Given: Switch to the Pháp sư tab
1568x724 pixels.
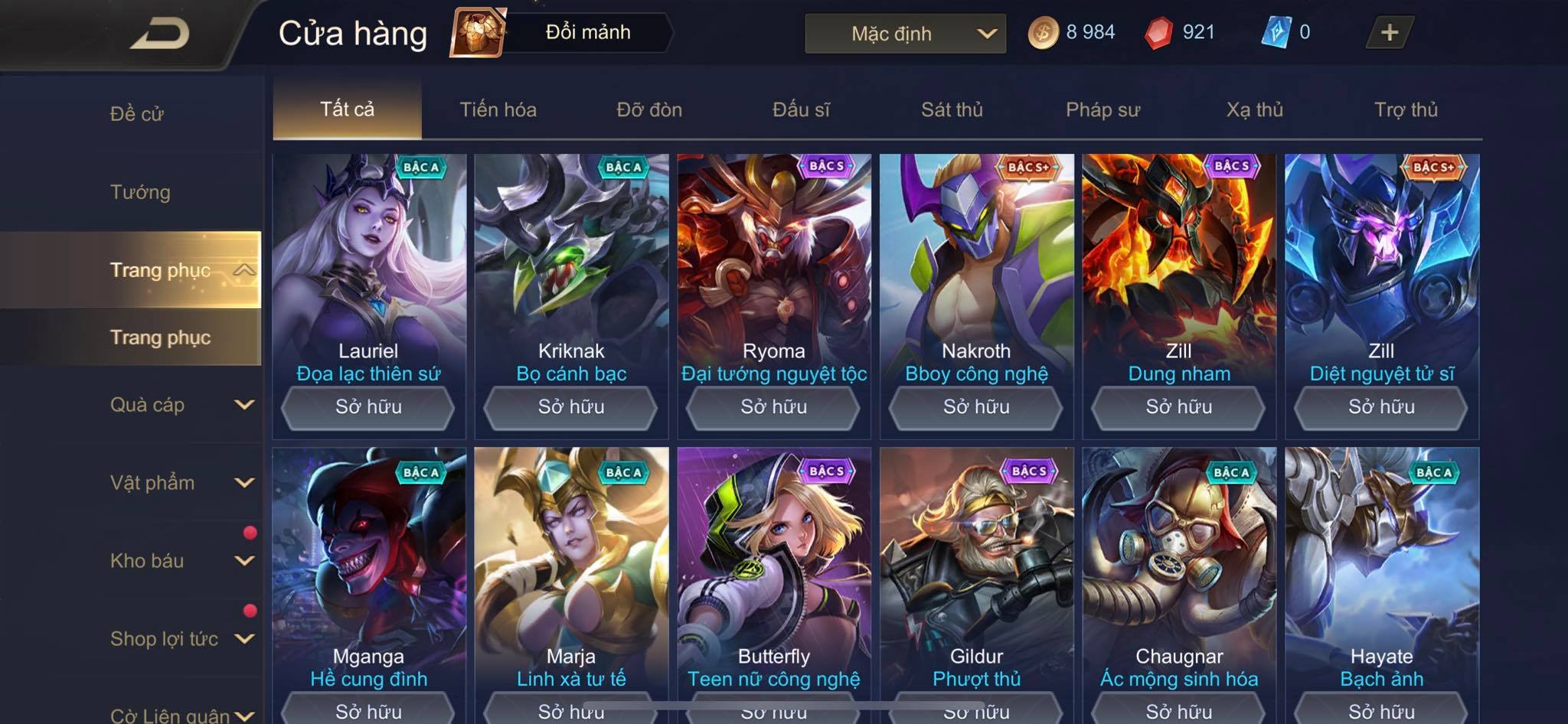Looking at the screenshot, I should pyautogui.click(x=1102, y=109).
